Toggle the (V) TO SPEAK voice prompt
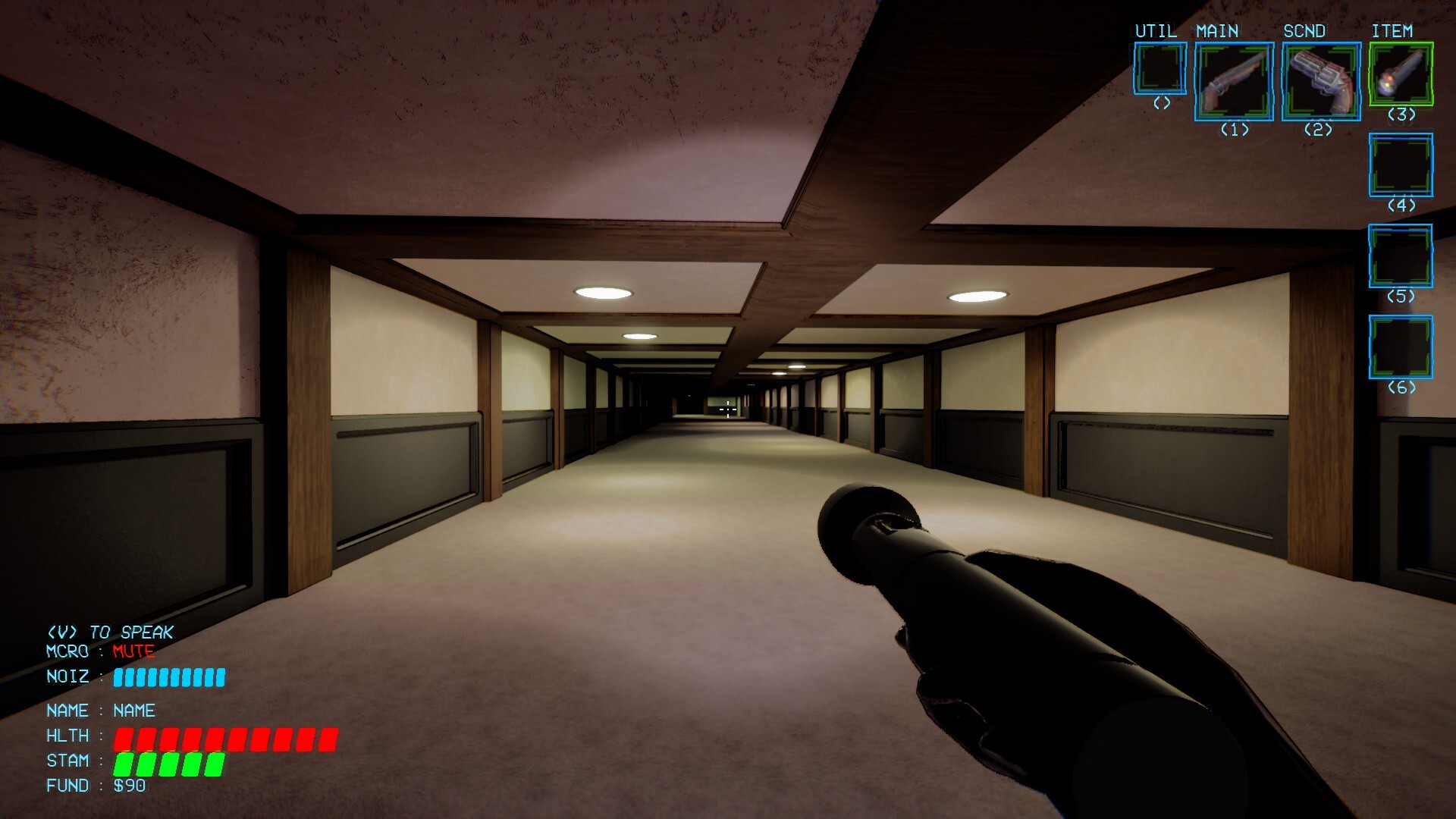The image size is (1456, 819). [110, 631]
